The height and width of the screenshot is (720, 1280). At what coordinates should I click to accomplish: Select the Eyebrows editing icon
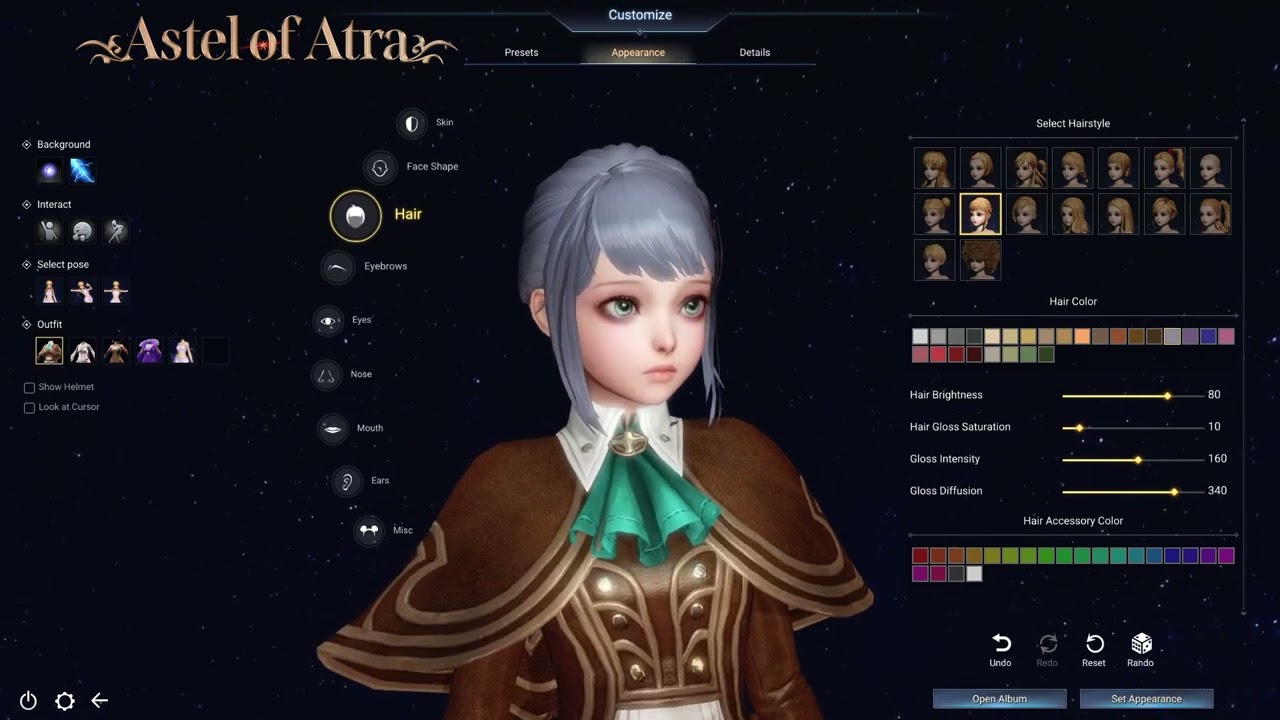click(338, 267)
